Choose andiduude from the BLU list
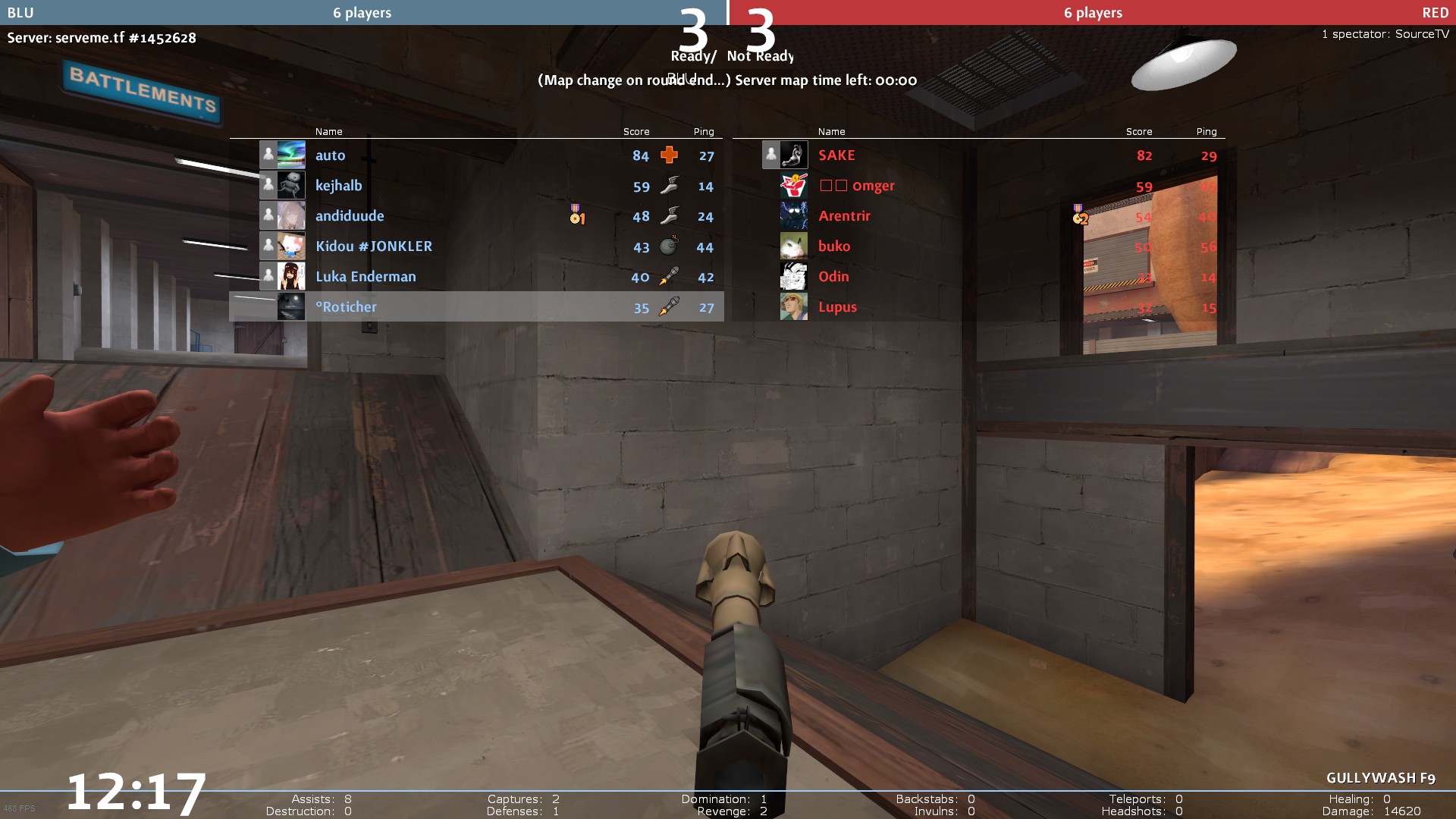 [x=350, y=216]
